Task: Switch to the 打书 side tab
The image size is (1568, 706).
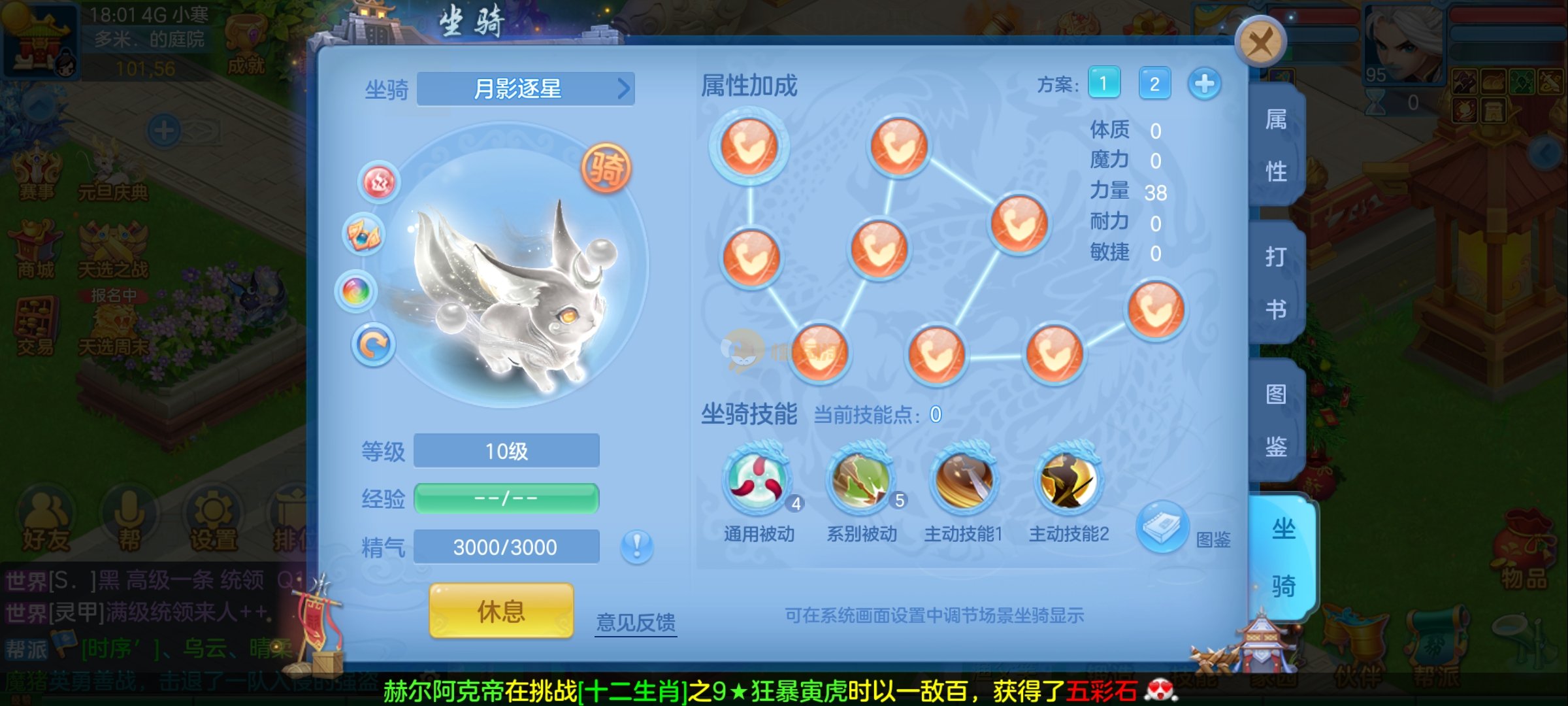Action: point(1276,283)
